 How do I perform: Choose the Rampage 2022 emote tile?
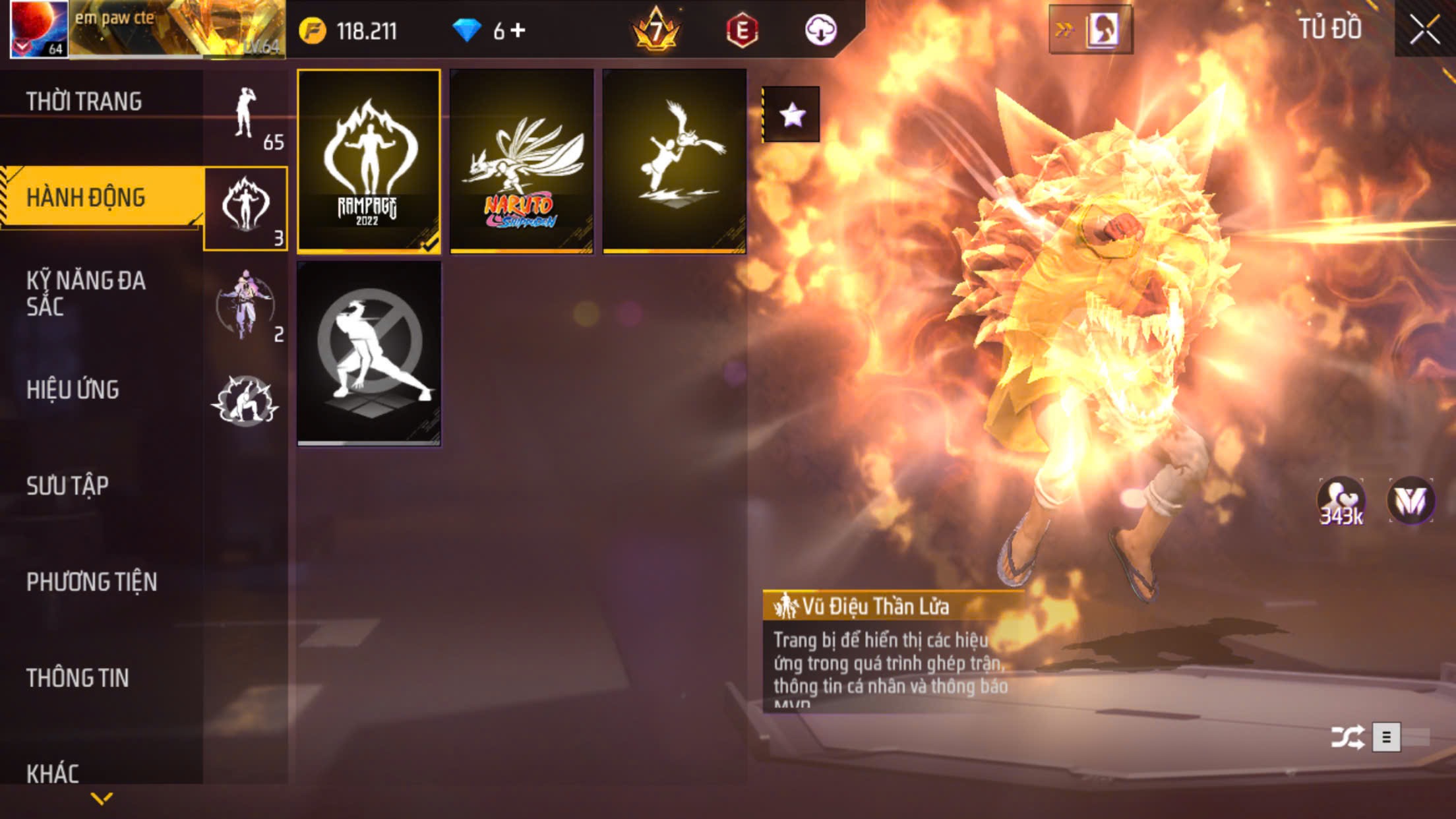[x=369, y=161]
